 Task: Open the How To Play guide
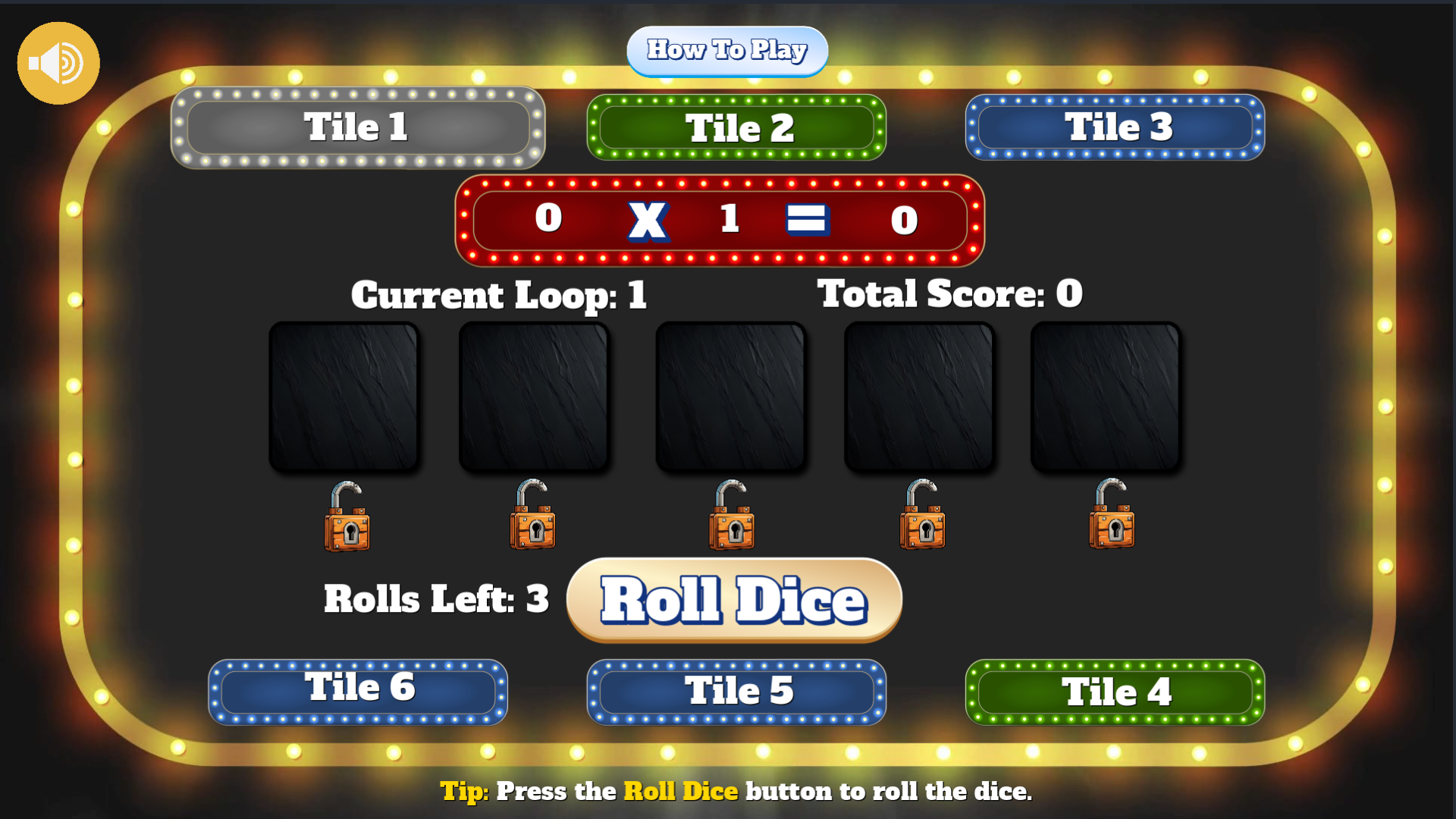coord(727,50)
